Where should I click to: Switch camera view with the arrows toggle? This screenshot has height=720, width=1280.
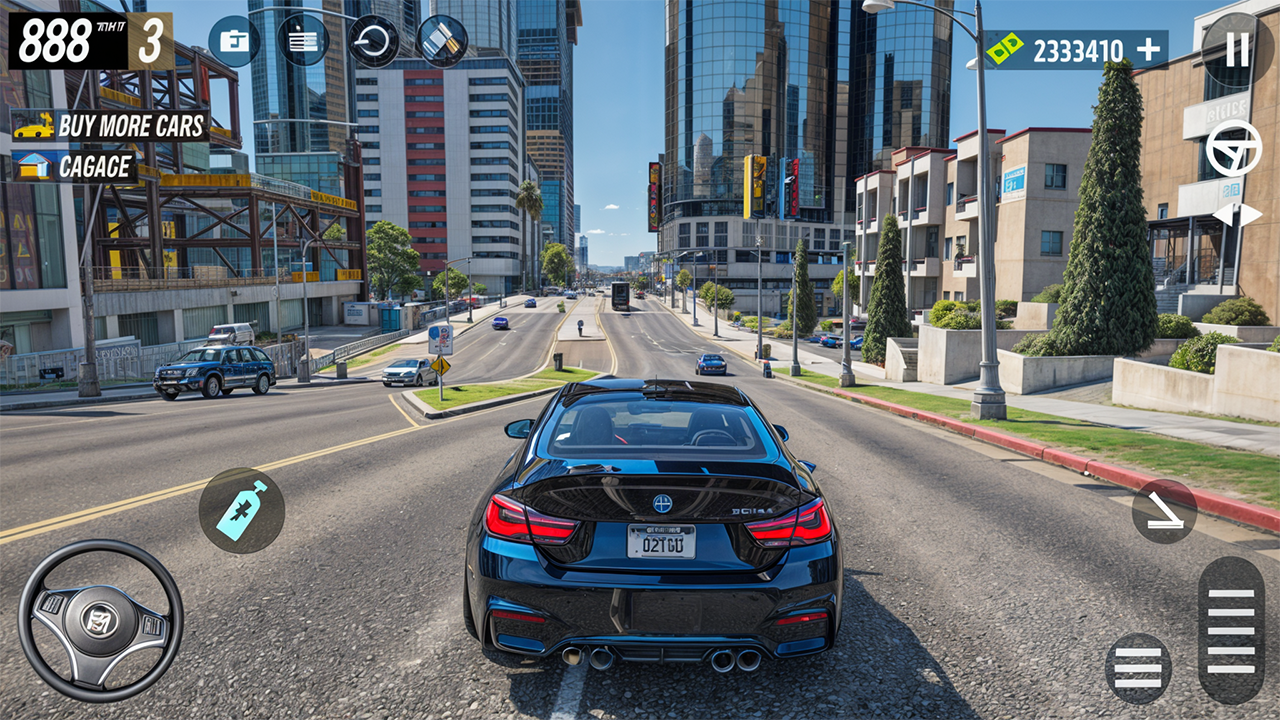1238,213
